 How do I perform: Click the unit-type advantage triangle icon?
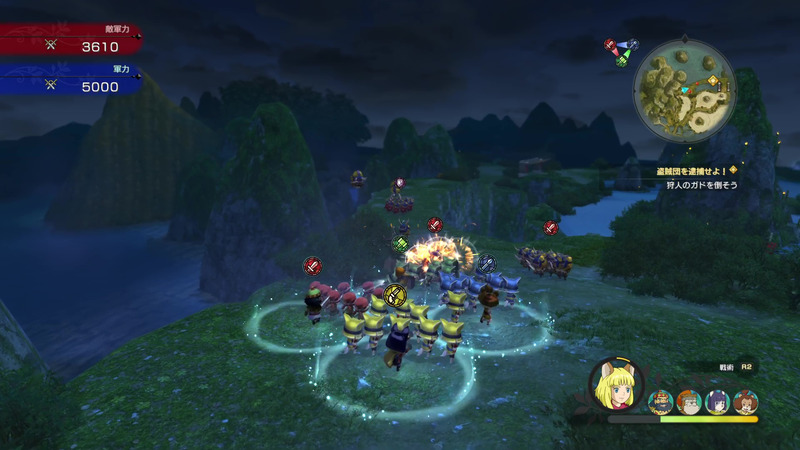click(x=621, y=51)
